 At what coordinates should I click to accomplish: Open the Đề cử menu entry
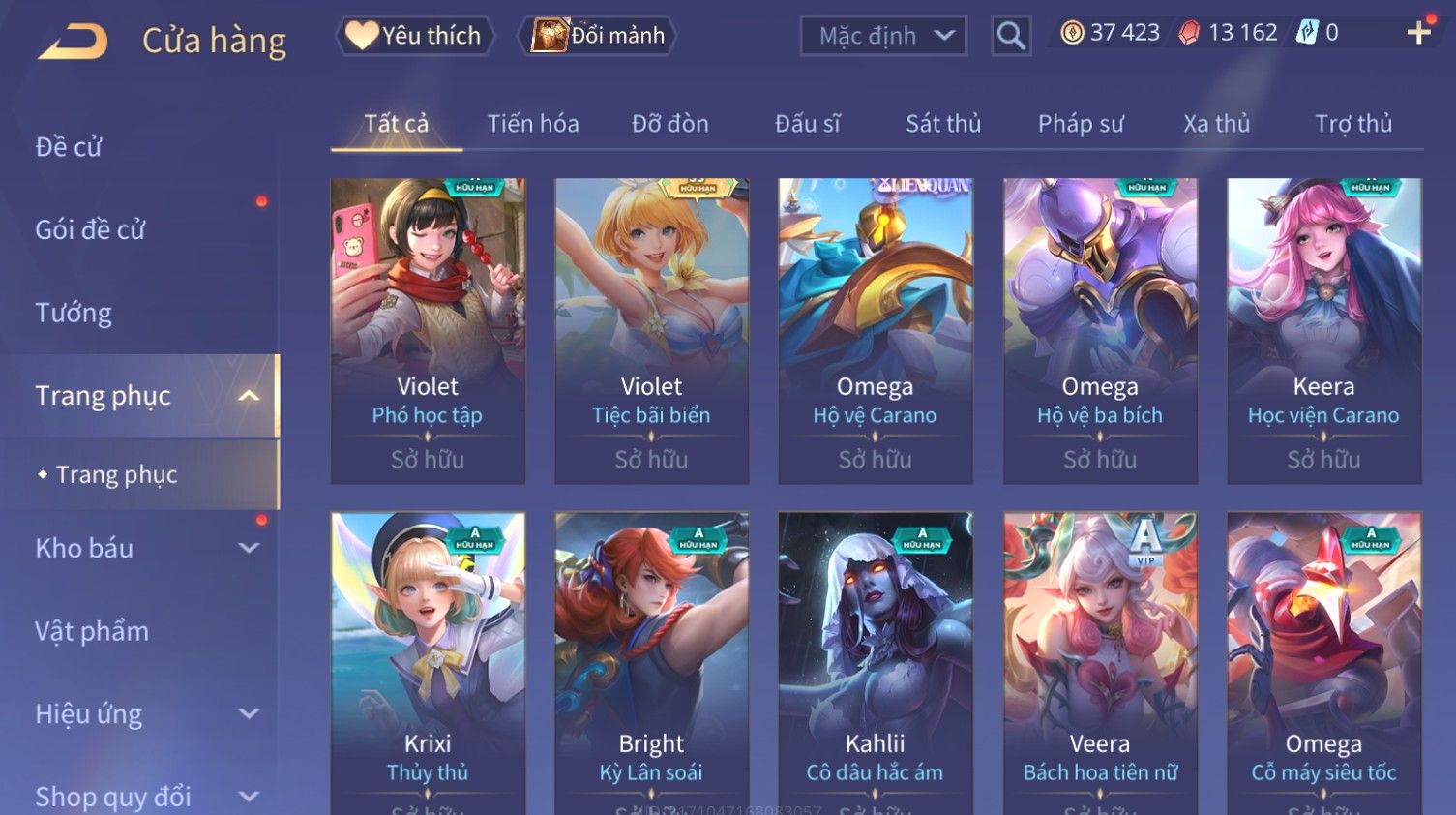[x=69, y=147]
